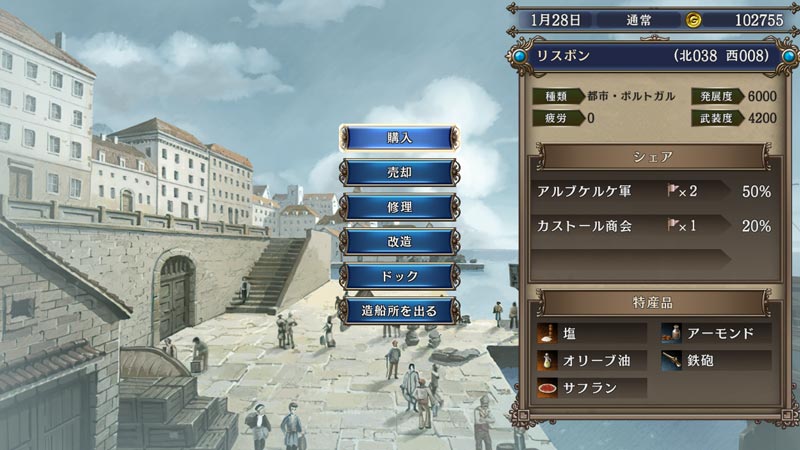Choose the 売却 (Sell) option
Screen dimensions: 800x450
[x=399, y=172]
